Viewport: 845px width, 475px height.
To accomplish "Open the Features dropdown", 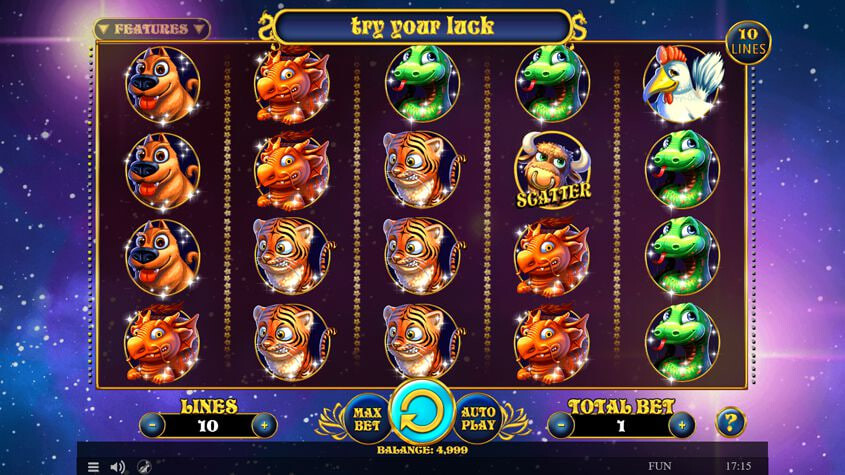I will coord(151,29).
